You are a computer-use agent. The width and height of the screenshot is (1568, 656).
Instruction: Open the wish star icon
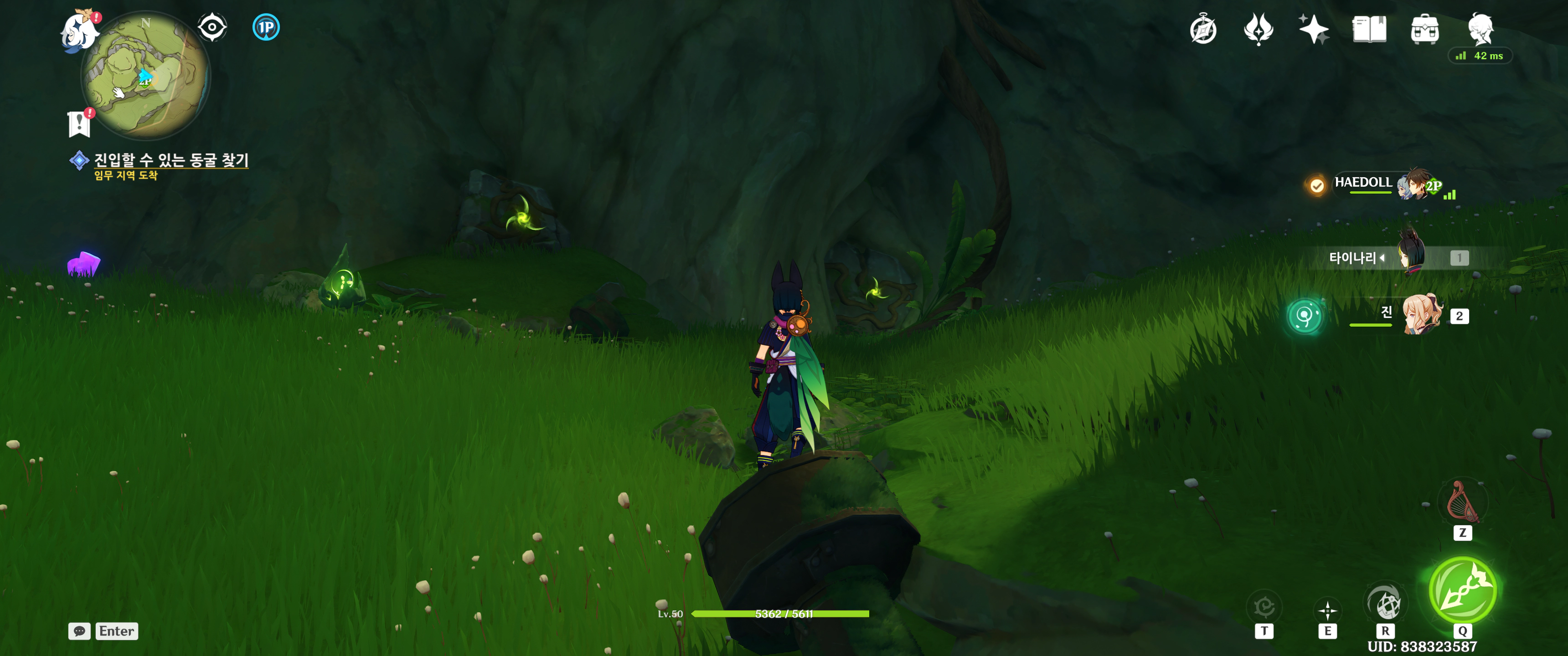pyautogui.click(x=1314, y=29)
